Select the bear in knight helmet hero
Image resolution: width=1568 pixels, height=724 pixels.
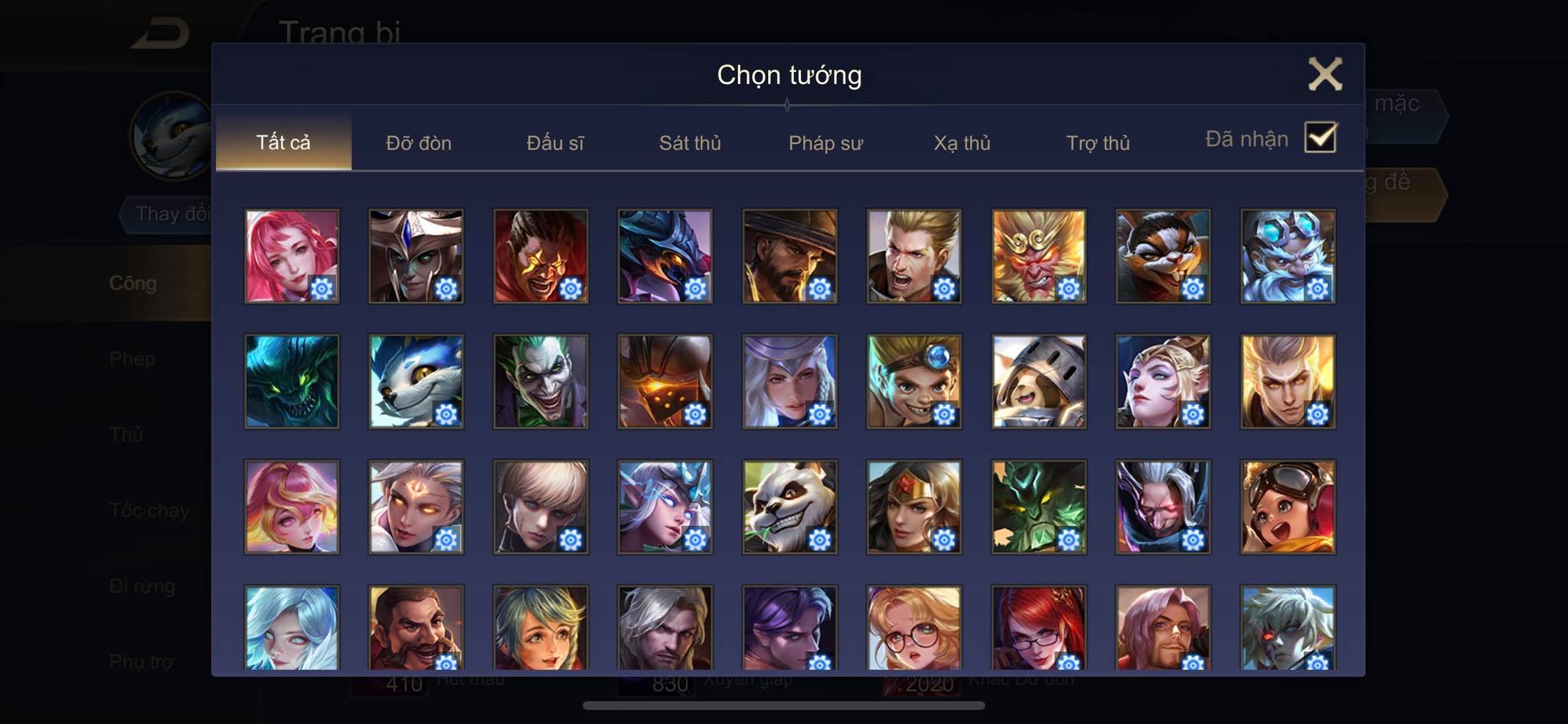[1038, 381]
